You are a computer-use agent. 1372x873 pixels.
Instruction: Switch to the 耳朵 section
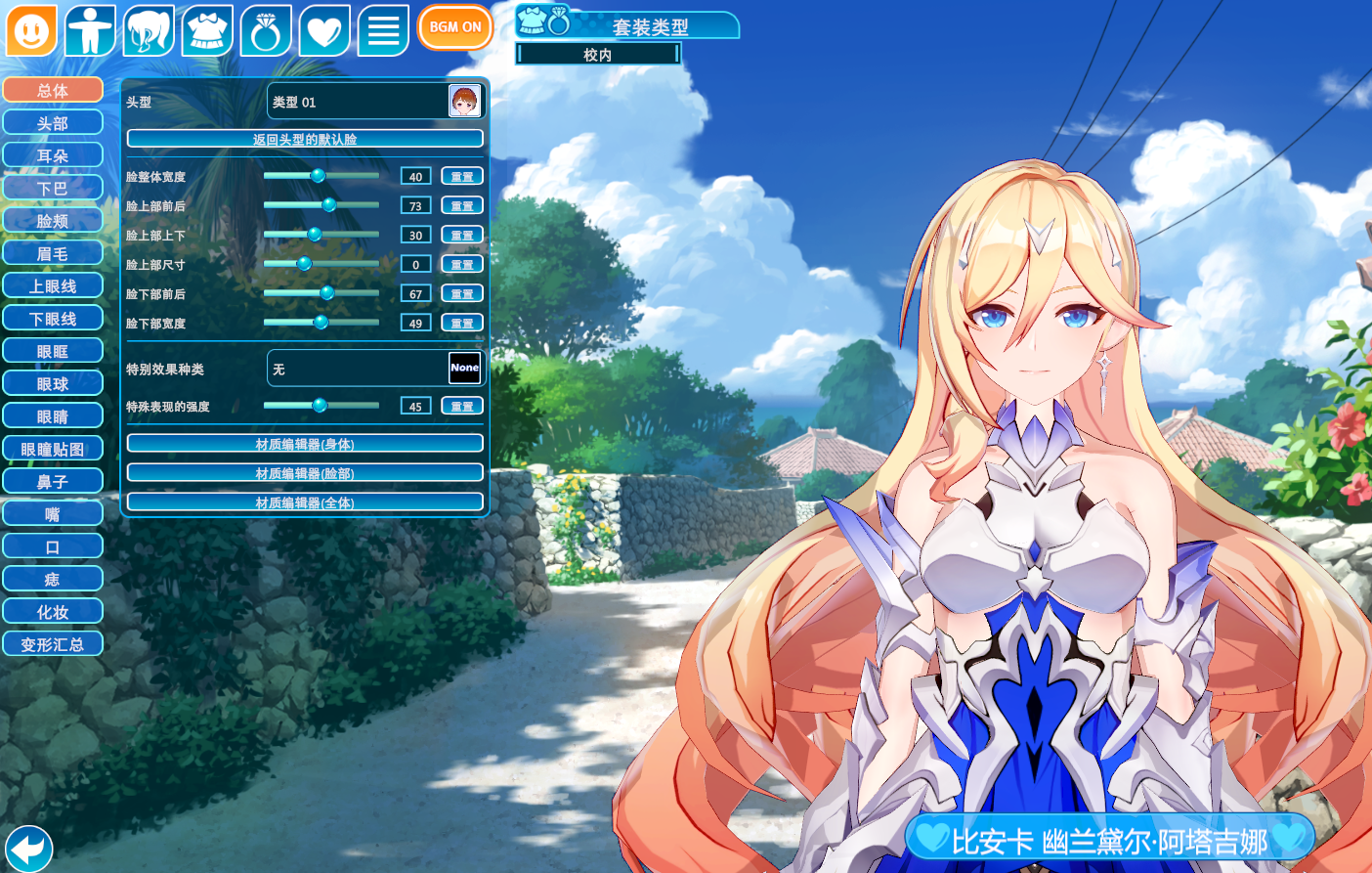(x=53, y=155)
